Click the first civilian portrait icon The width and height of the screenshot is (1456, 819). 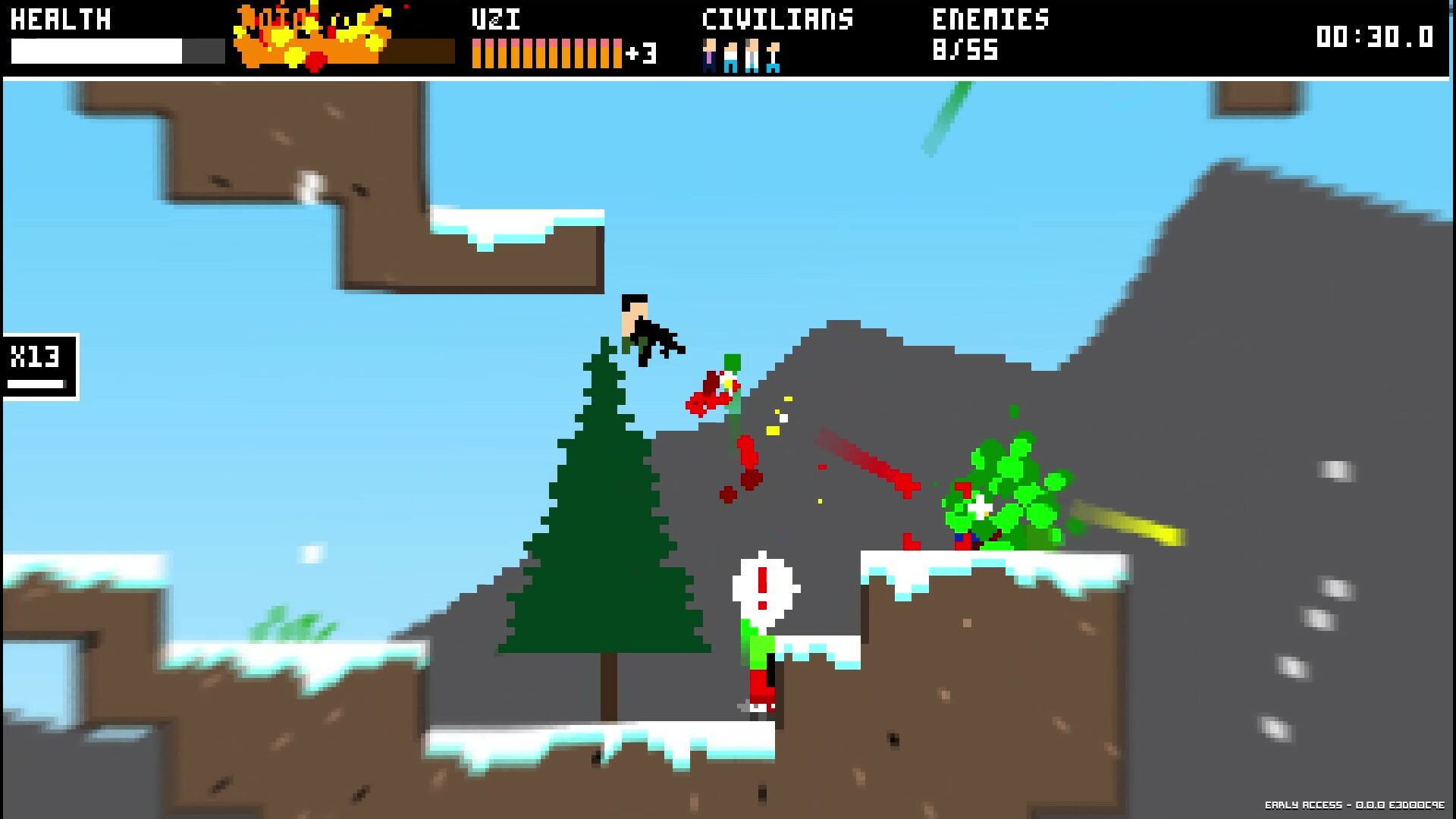(x=708, y=55)
